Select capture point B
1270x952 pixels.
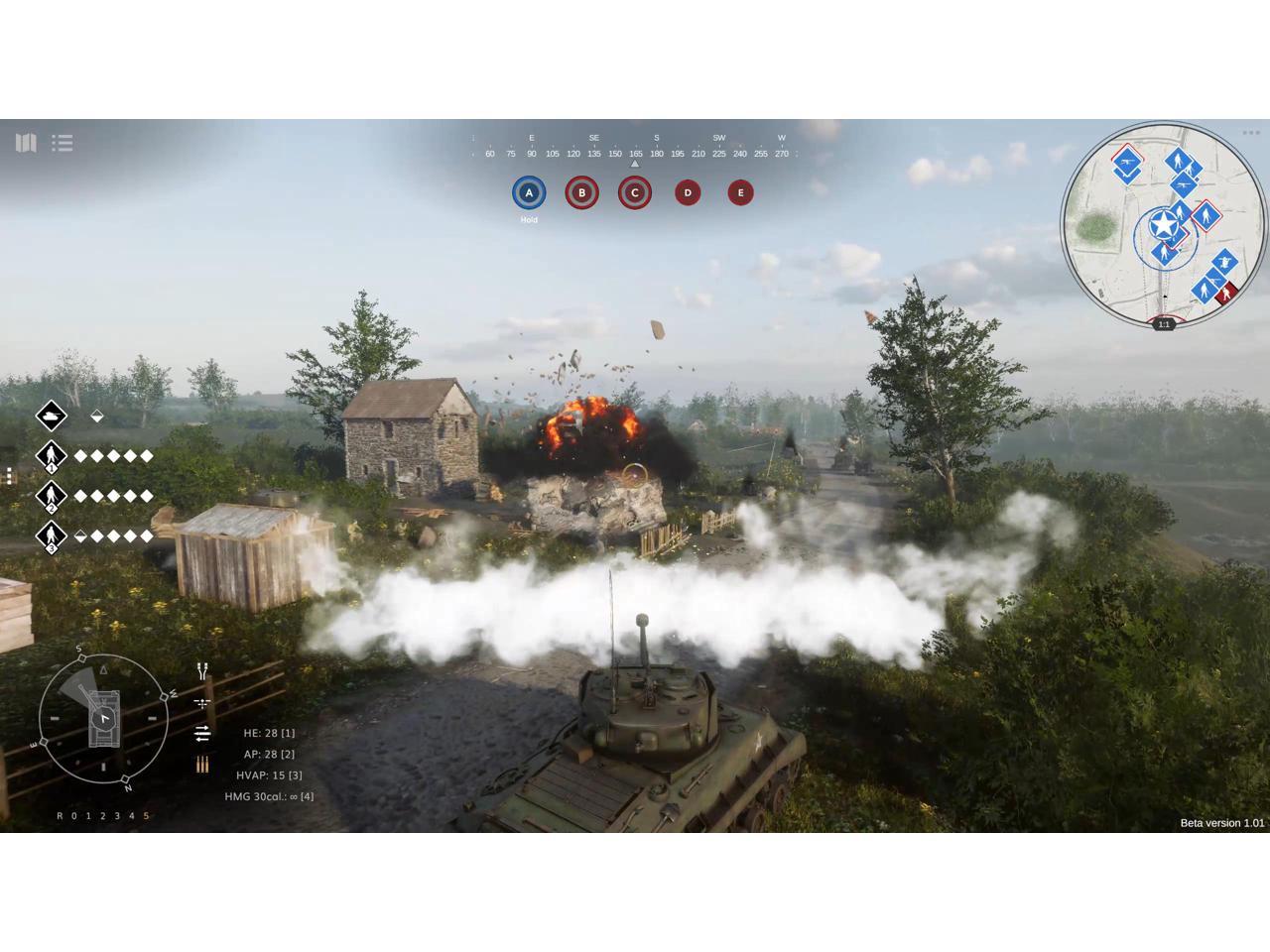click(581, 192)
